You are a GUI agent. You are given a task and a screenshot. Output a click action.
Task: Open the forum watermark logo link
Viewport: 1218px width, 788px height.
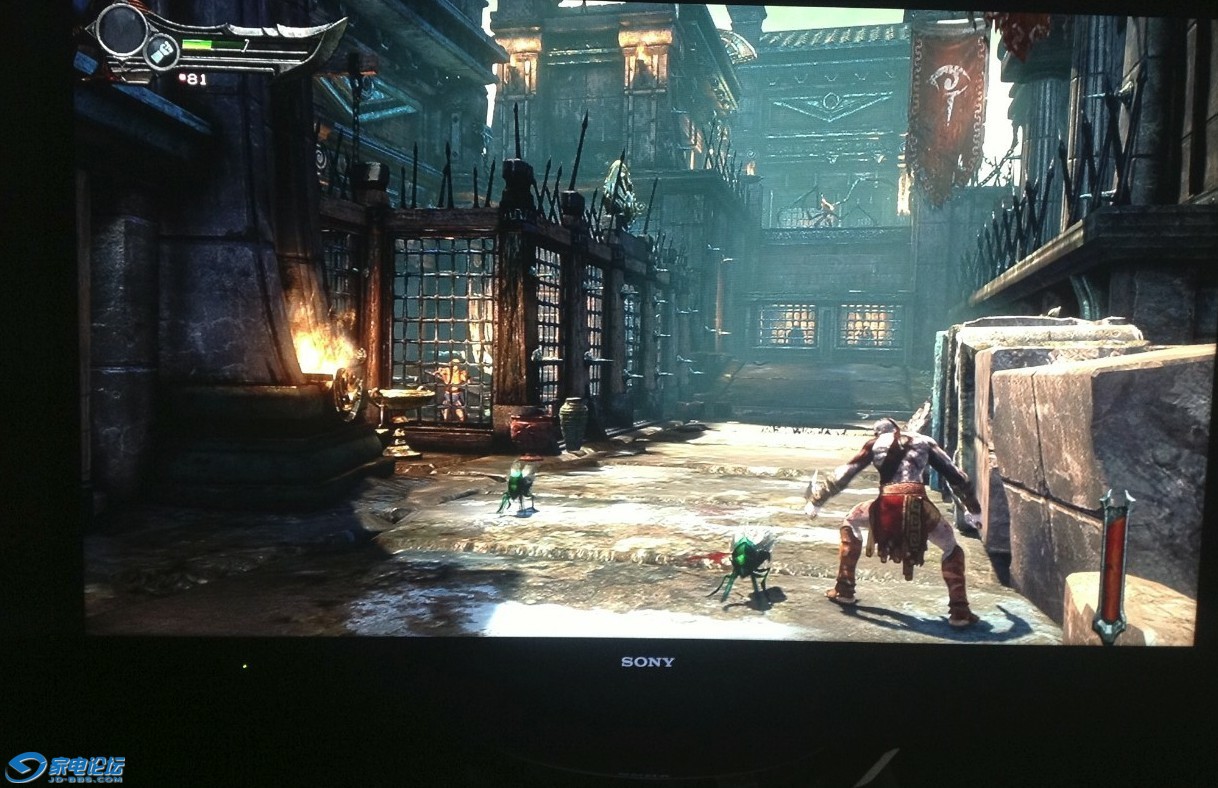(65, 767)
